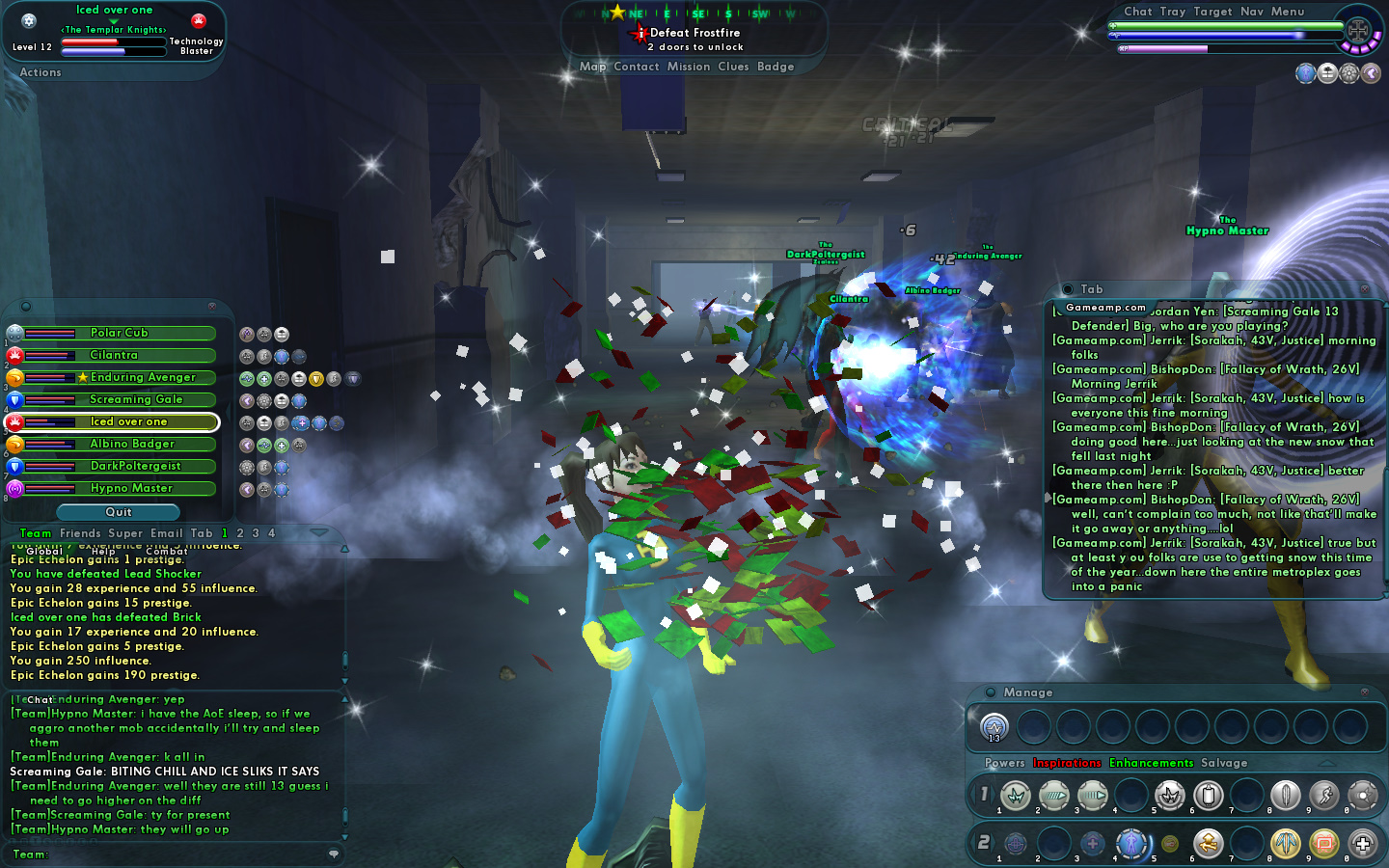This screenshot has width=1389, height=868.
Task: Show the Inspirations tab
Action: click(1066, 763)
